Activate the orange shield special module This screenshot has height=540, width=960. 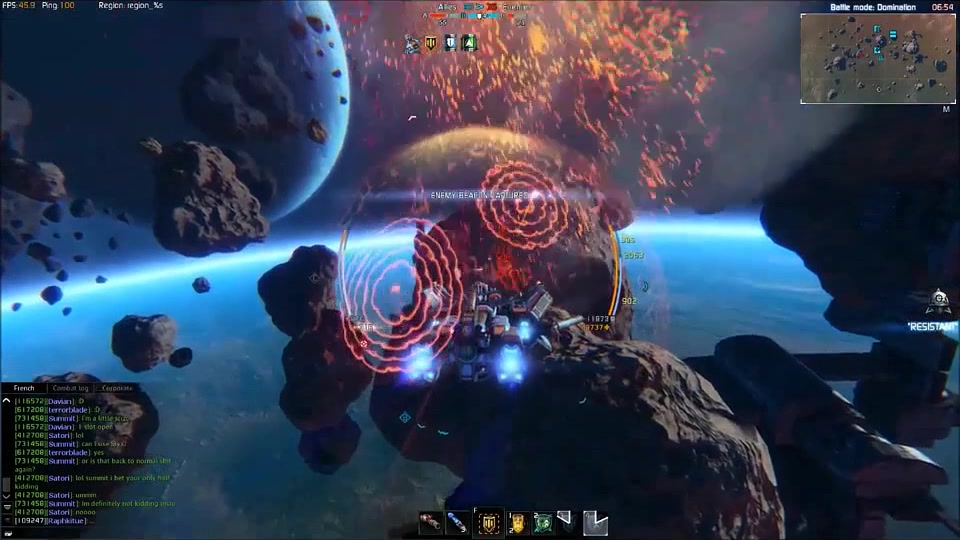[x=489, y=522]
